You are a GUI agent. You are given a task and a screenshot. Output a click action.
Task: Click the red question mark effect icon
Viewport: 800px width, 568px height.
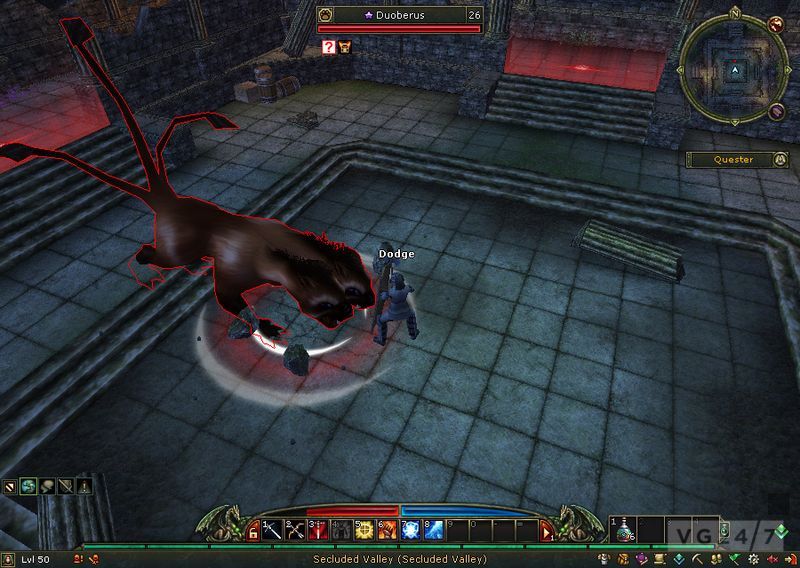pos(328,46)
